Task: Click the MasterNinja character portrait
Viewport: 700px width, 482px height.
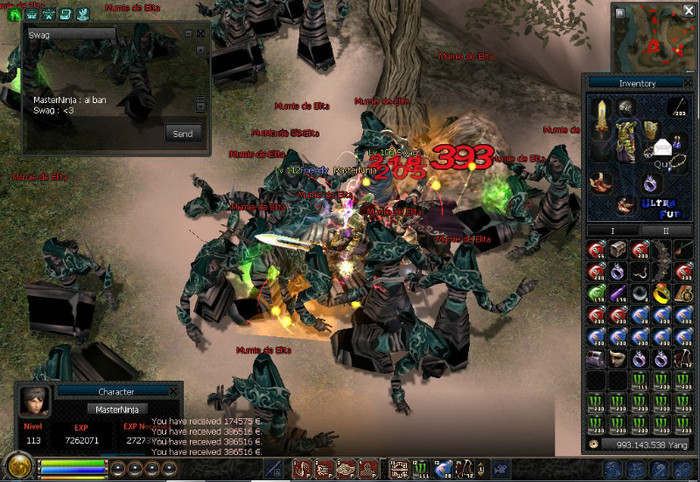Action: tap(34, 400)
